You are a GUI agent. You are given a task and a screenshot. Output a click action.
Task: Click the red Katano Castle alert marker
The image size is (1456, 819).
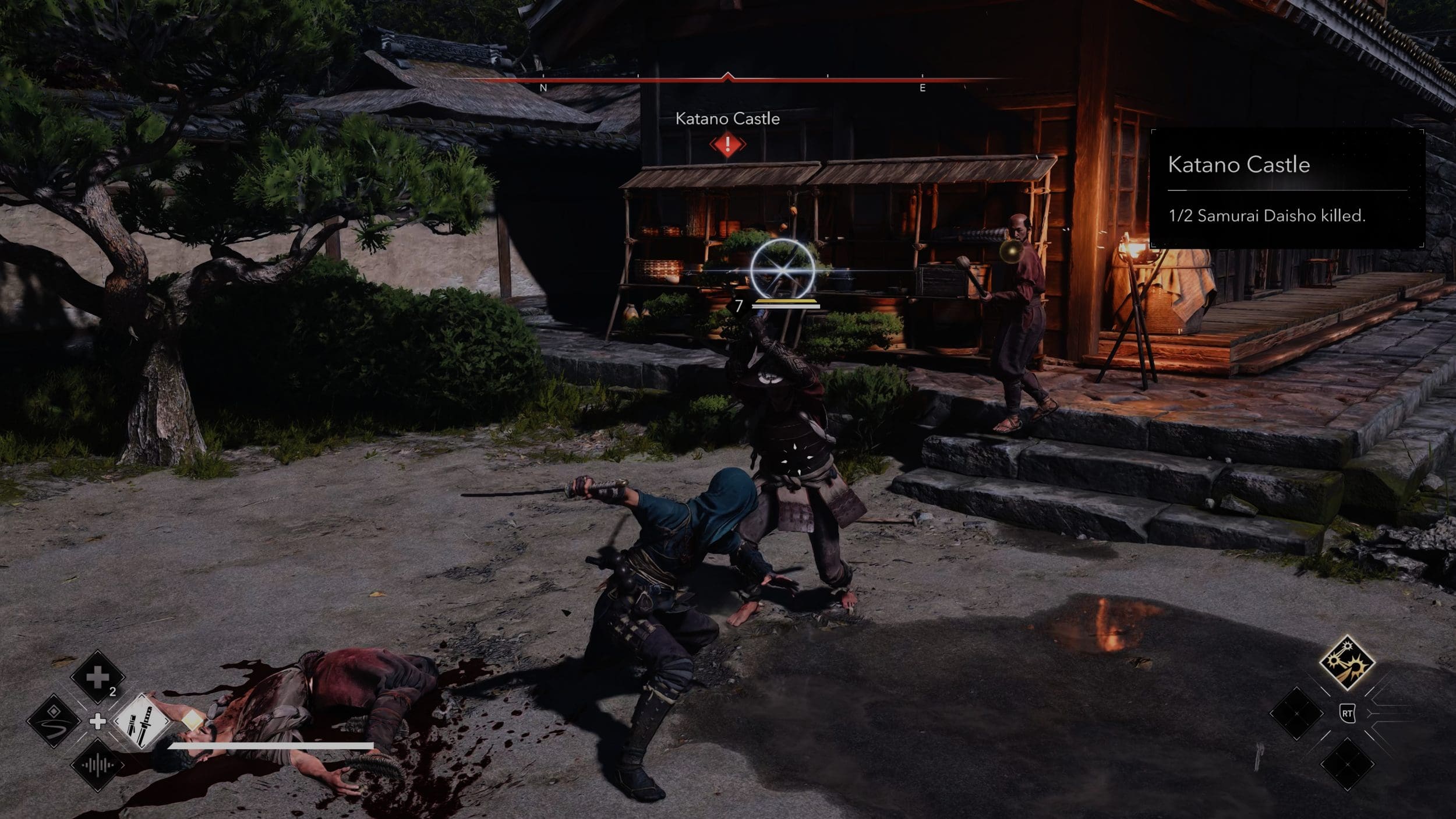[727, 144]
